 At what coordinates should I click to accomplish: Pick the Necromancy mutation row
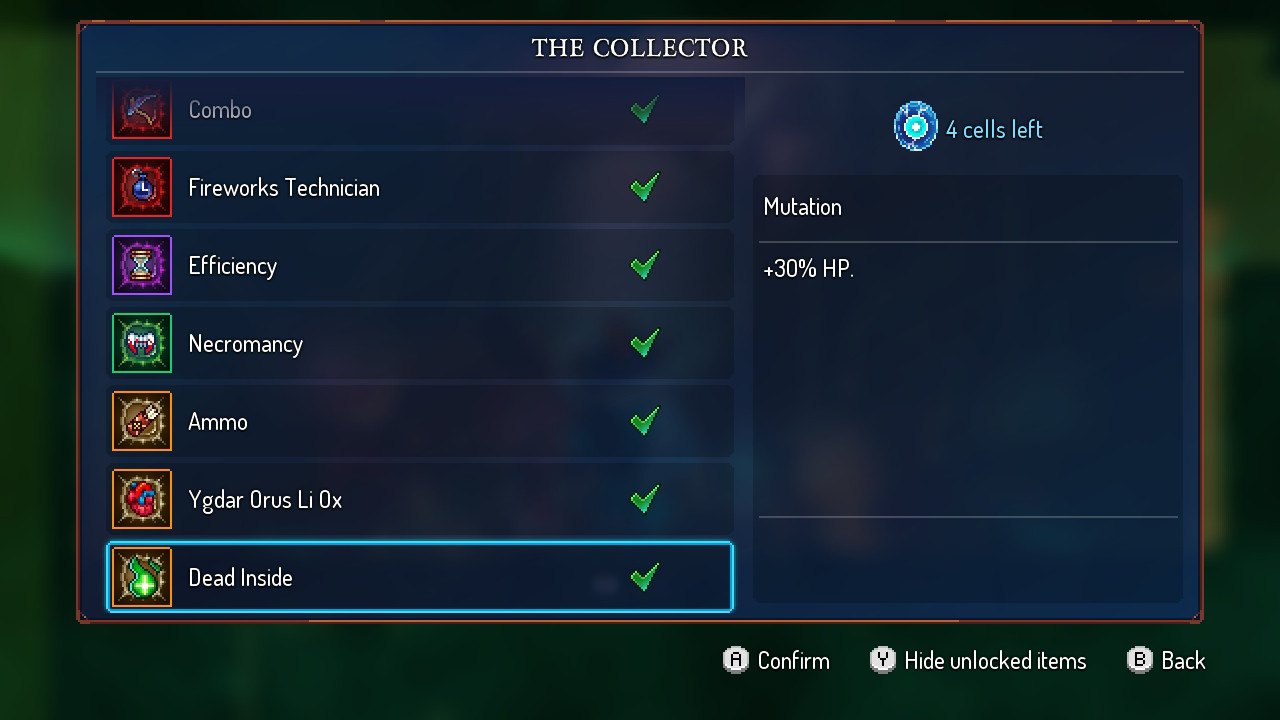[420, 343]
